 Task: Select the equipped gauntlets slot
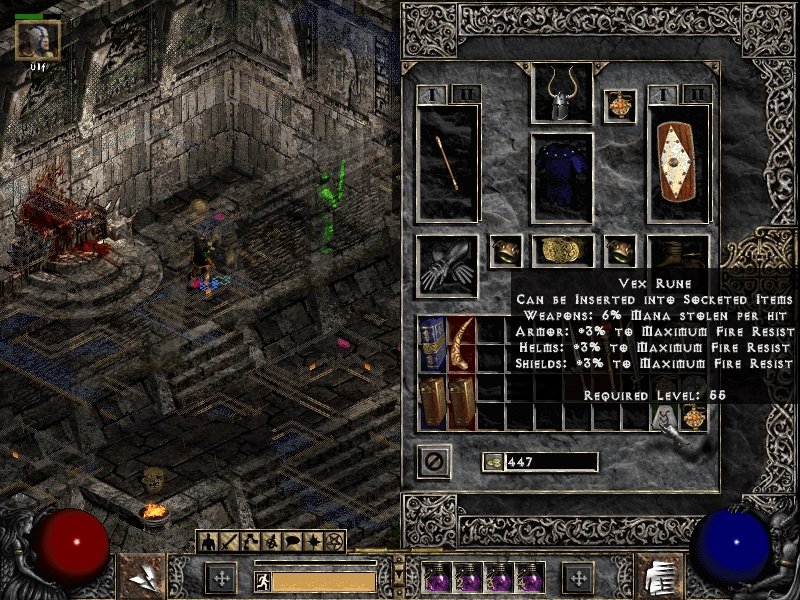(448, 265)
